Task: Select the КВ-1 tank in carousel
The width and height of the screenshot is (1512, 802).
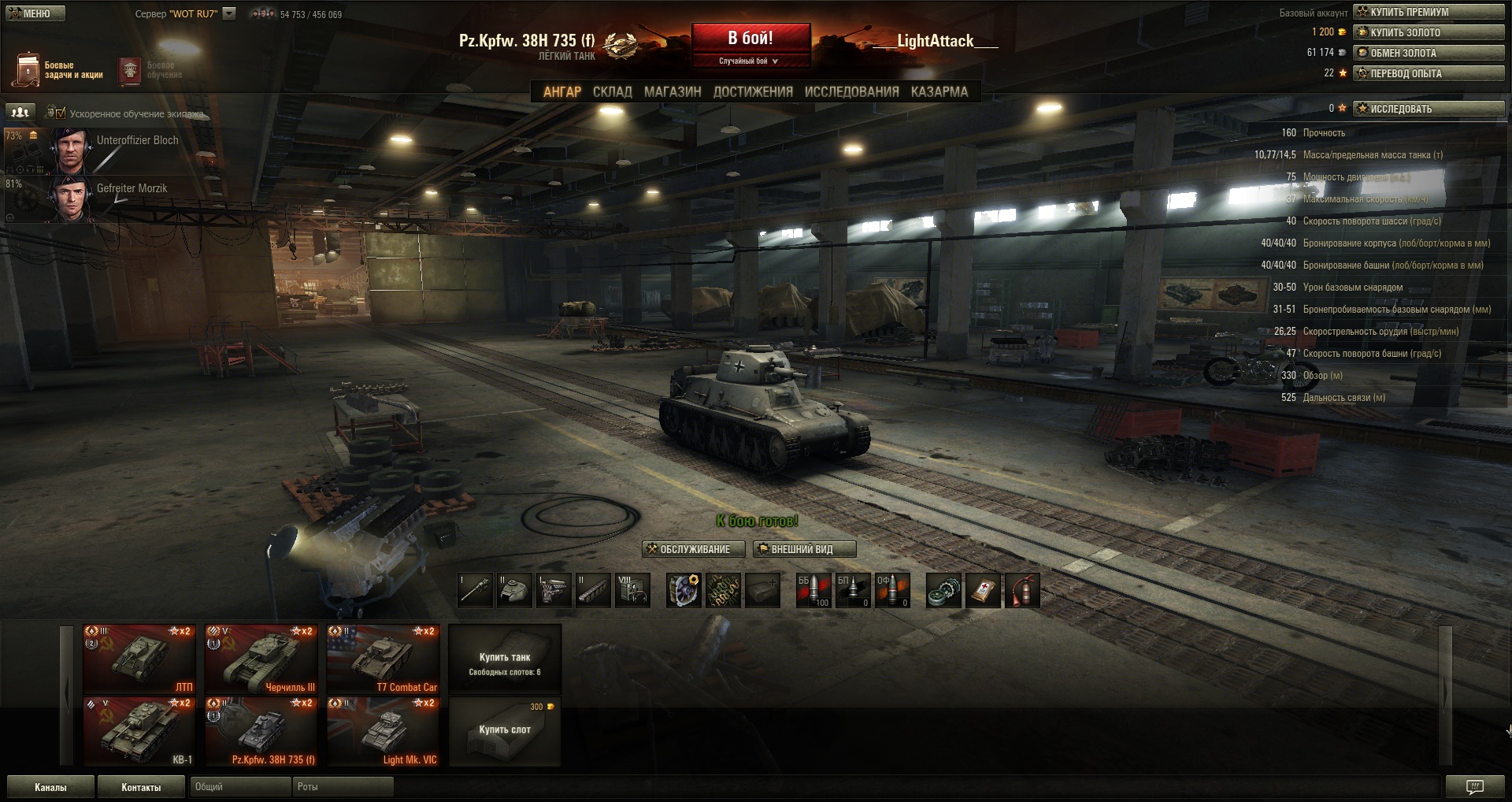Action: coord(139,732)
